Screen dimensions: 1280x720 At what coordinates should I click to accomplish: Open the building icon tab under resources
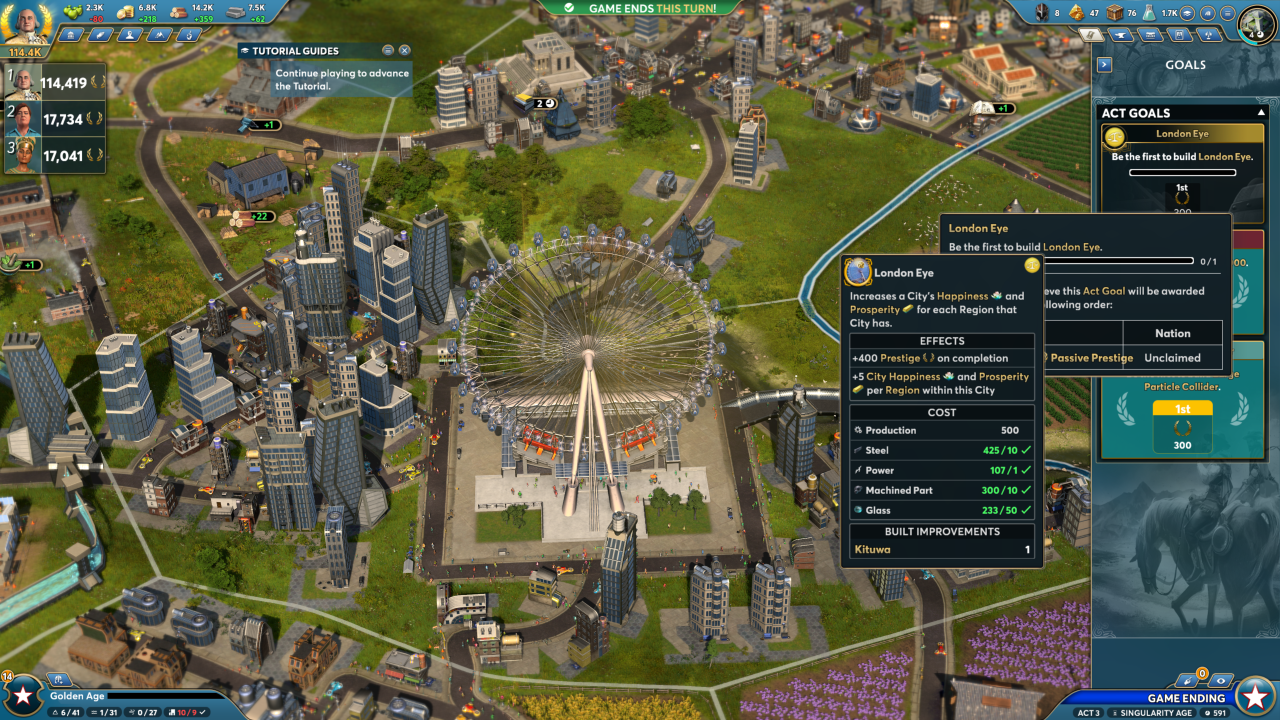click(69, 35)
